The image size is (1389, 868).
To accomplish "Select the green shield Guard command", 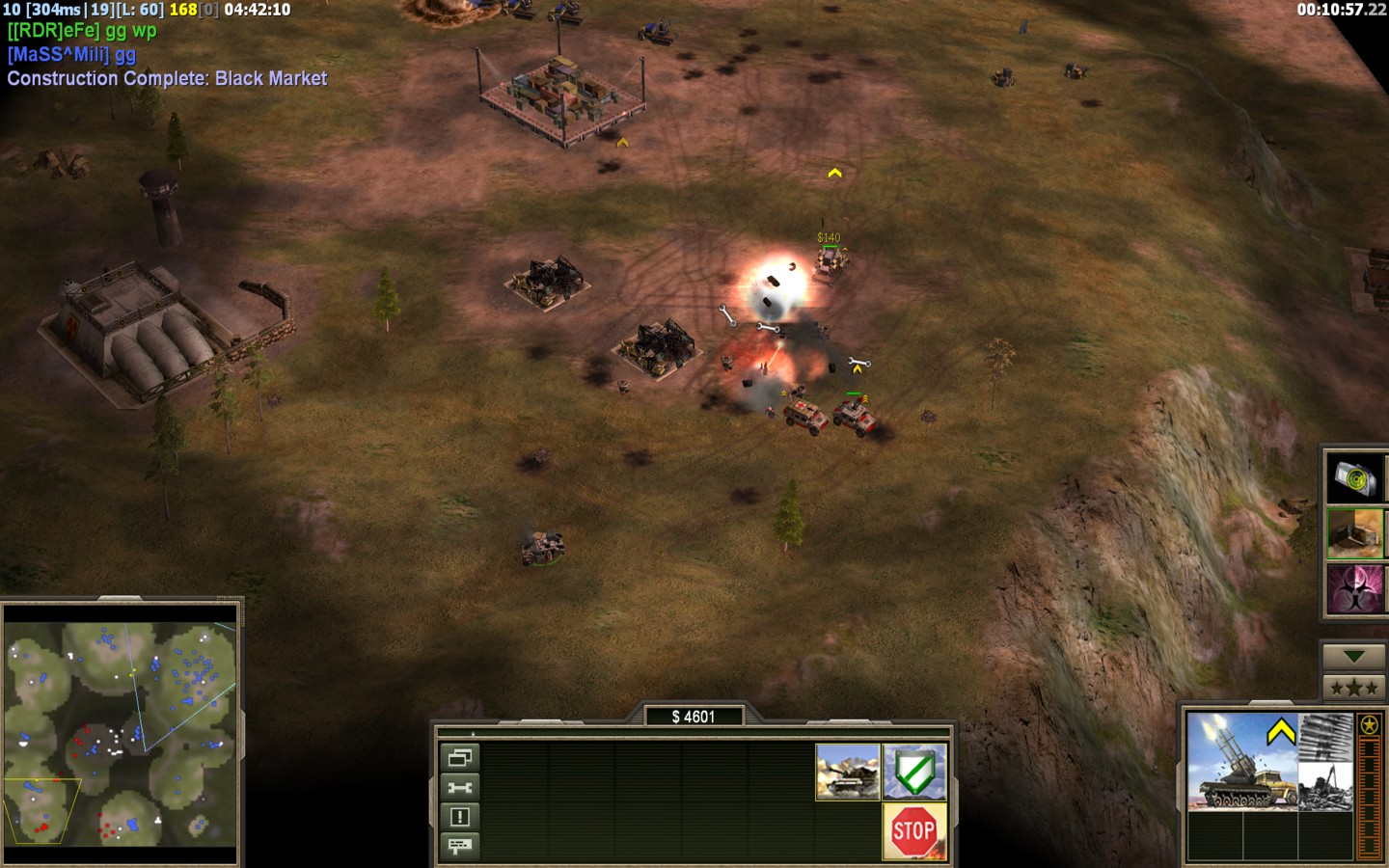I will [914, 772].
